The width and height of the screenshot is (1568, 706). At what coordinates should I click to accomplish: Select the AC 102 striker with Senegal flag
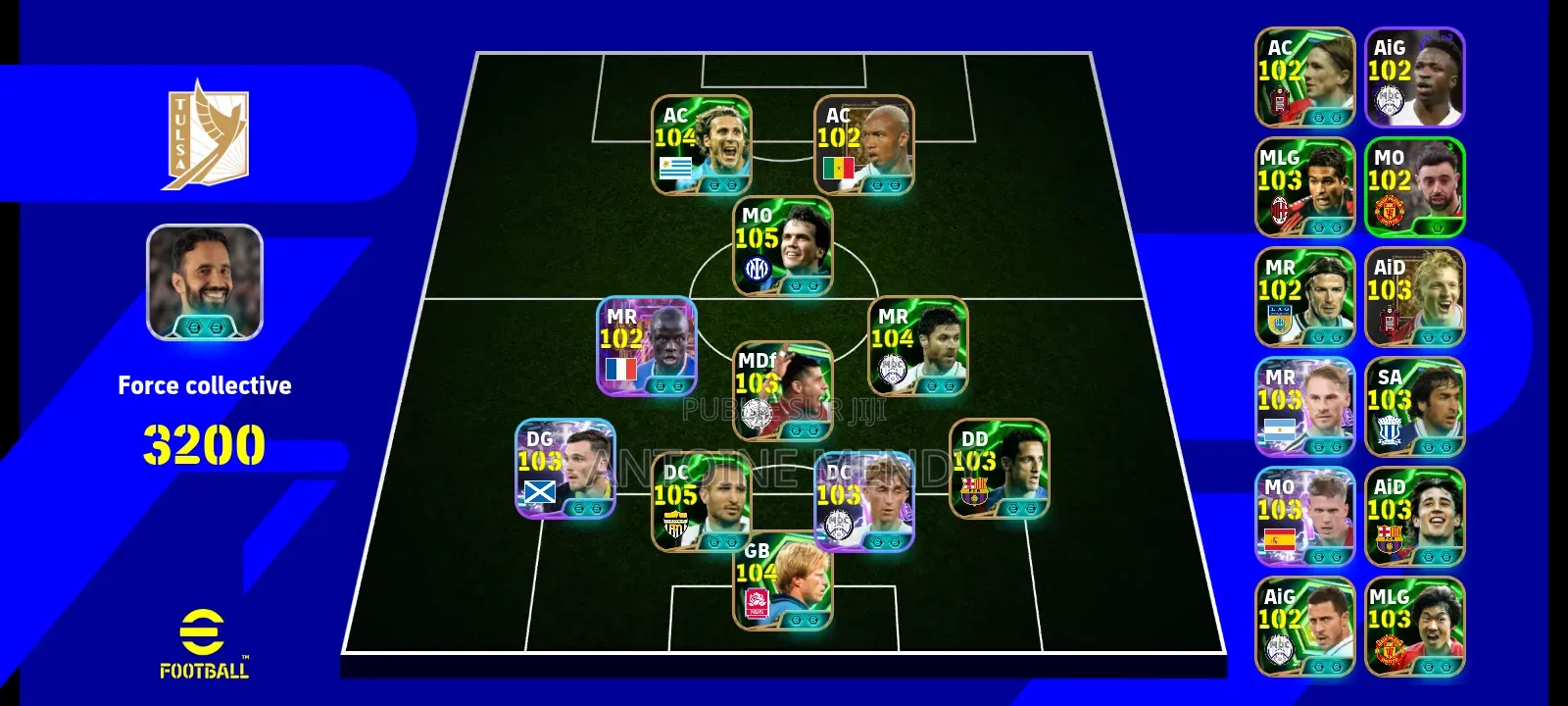(864, 145)
